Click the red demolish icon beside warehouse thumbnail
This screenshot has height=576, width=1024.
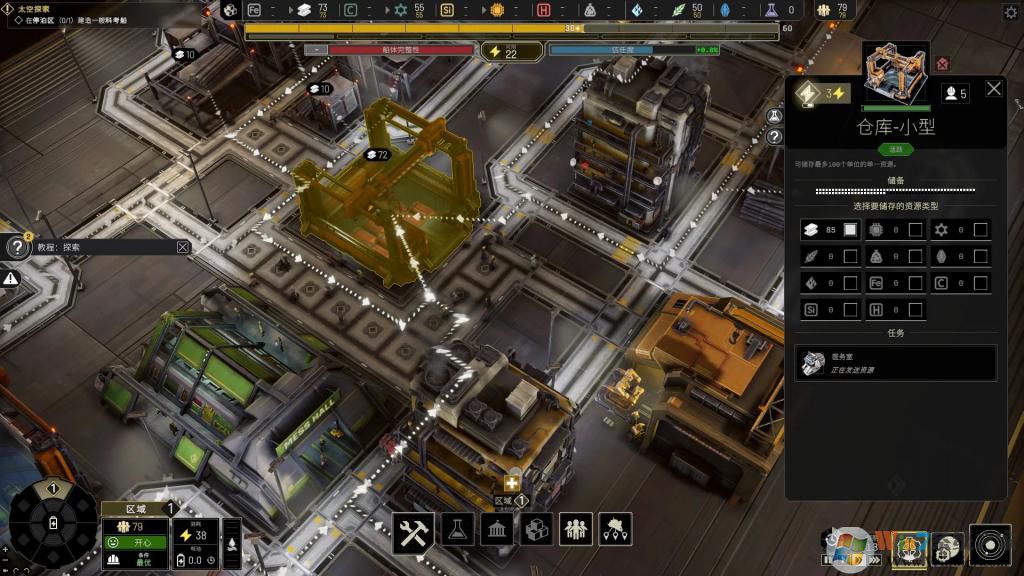point(942,65)
